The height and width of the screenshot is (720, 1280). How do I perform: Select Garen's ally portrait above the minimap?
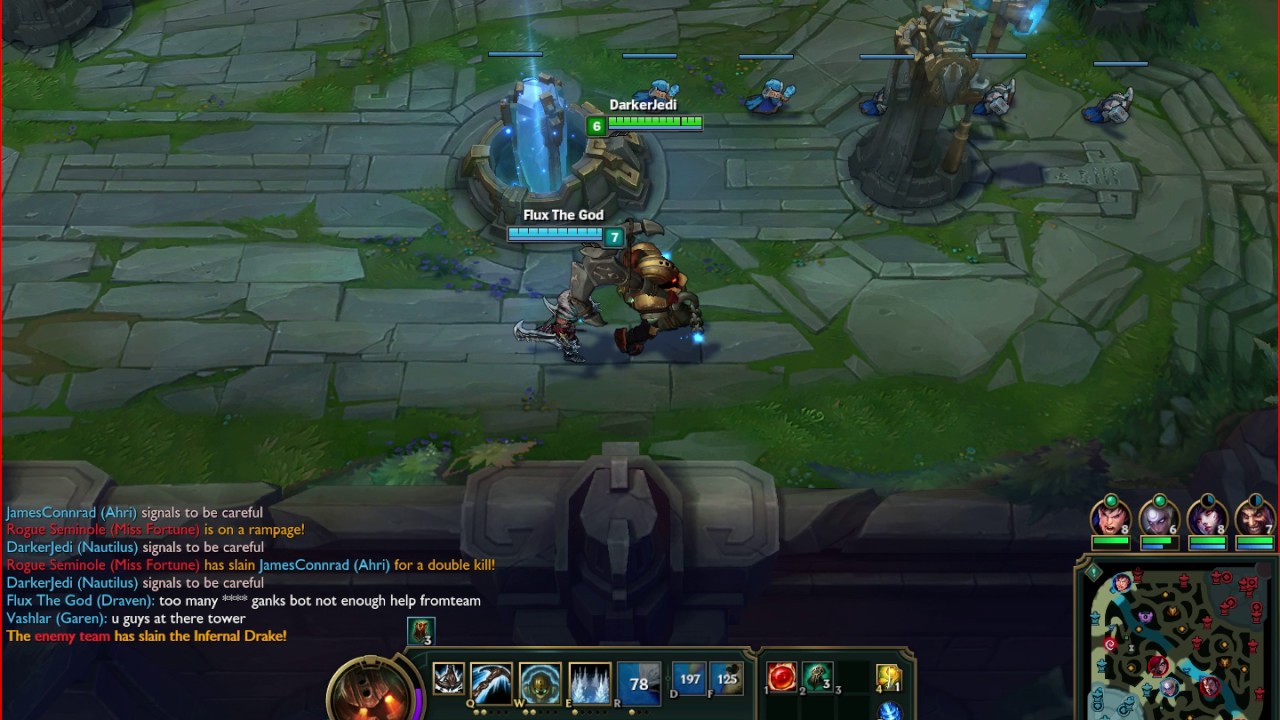point(1110,517)
